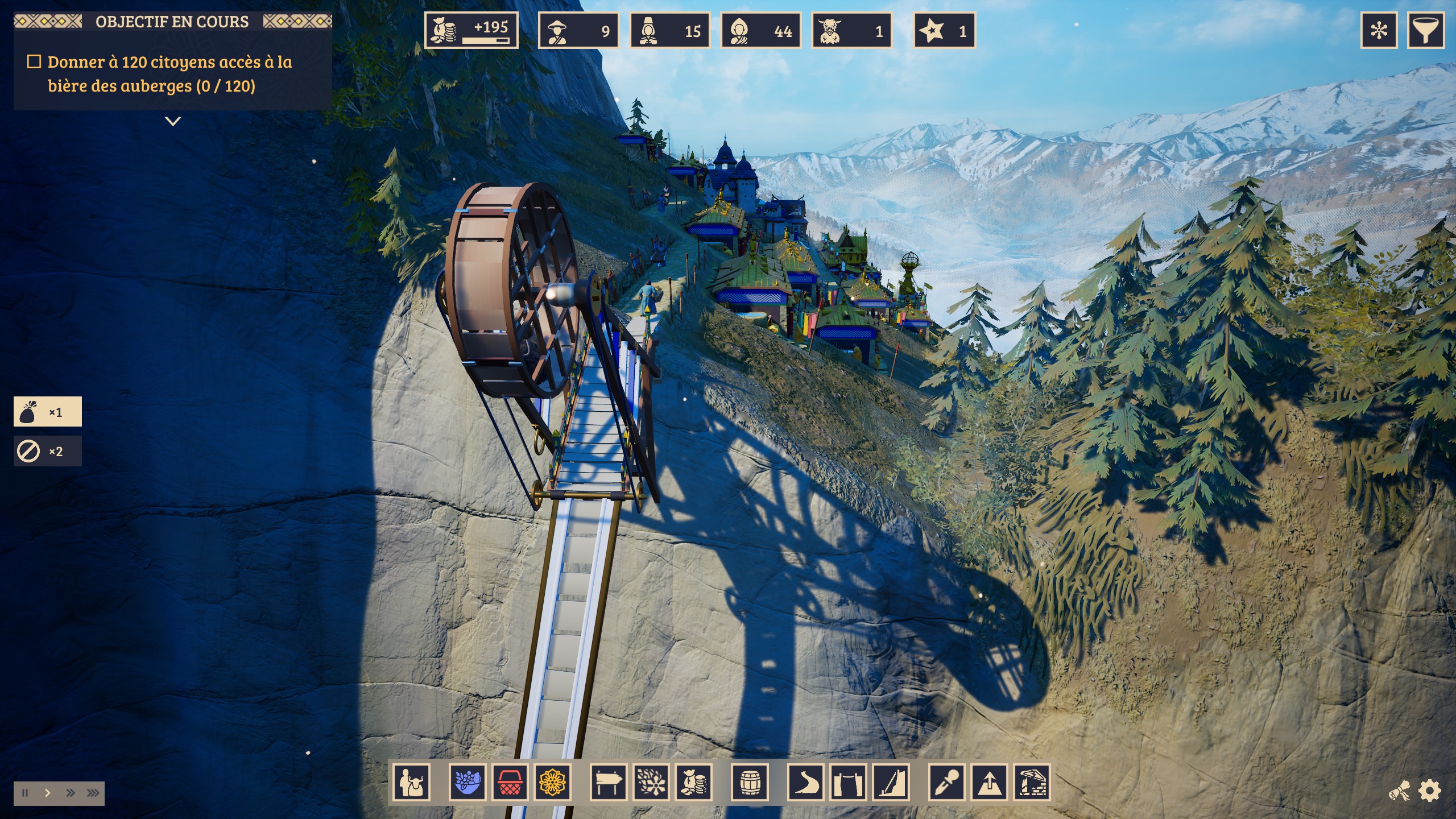Pick the rope bridge build tool
Viewport: 1456px width, 819px height.
[848, 783]
